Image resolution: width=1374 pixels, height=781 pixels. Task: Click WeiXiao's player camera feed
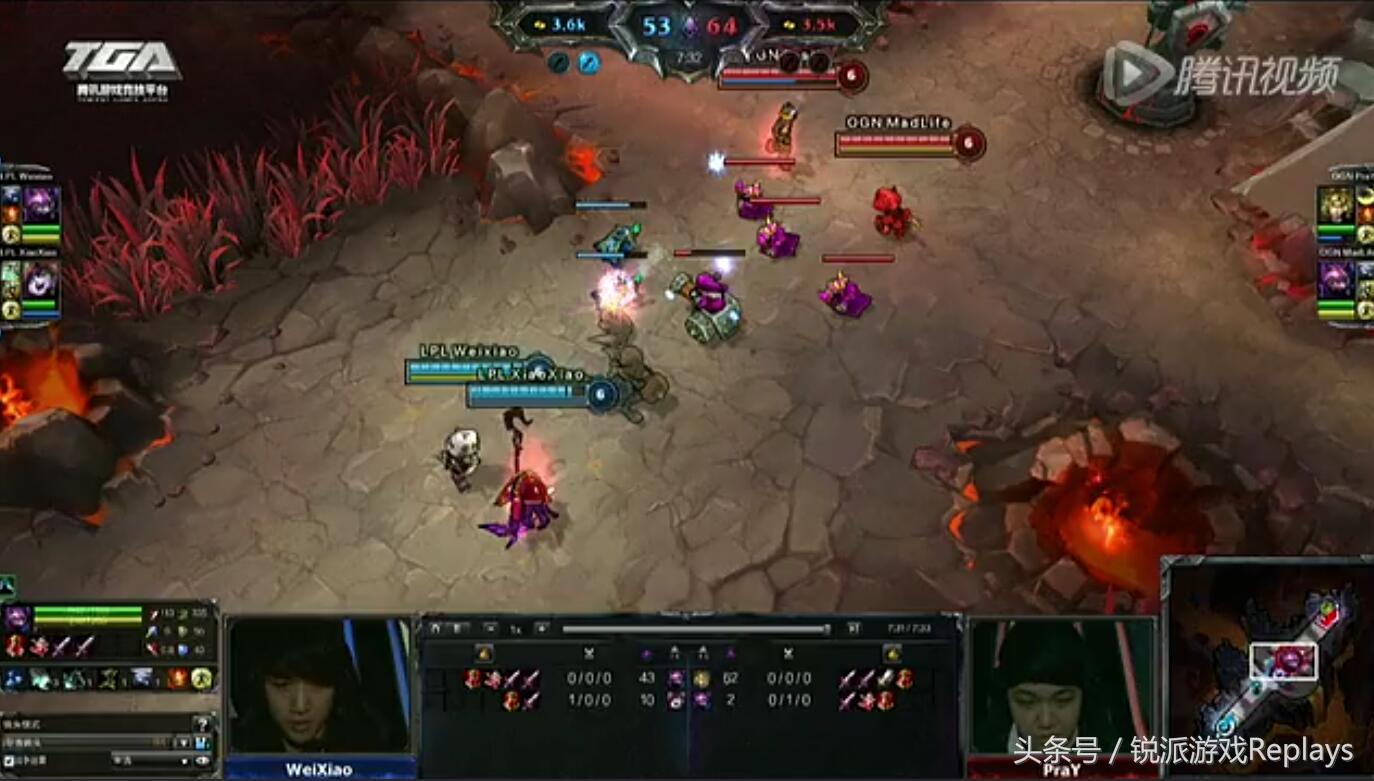click(319, 686)
